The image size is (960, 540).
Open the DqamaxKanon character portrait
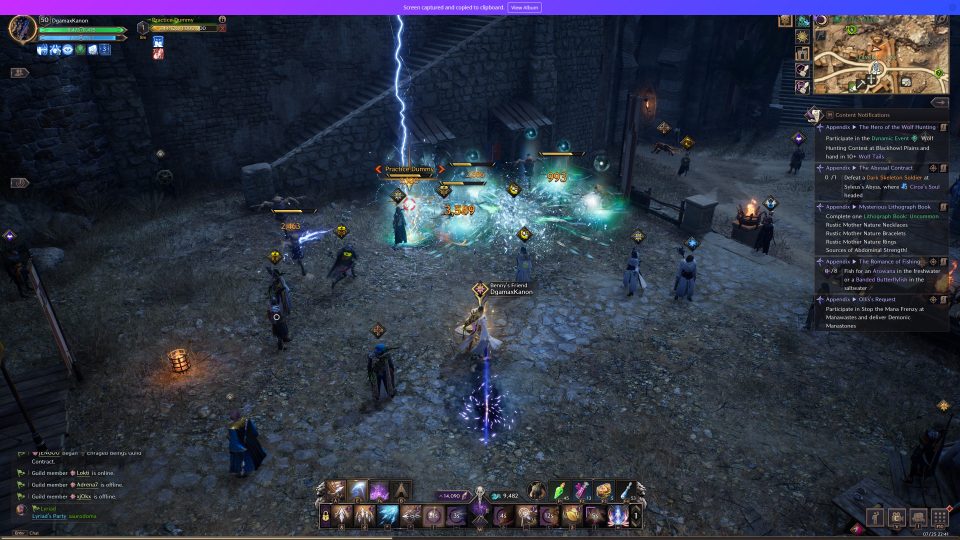pyautogui.click(x=22, y=28)
